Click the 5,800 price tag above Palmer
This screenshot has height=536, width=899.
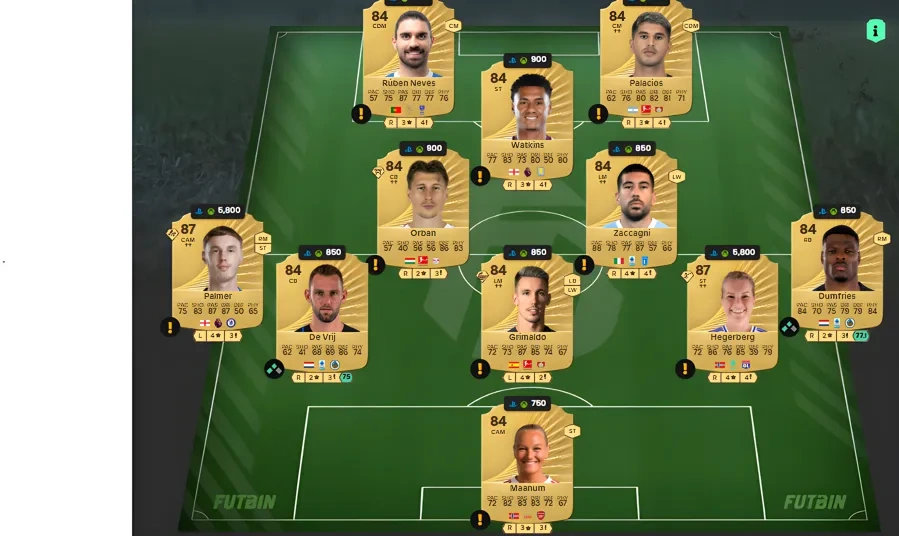click(218, 211)
